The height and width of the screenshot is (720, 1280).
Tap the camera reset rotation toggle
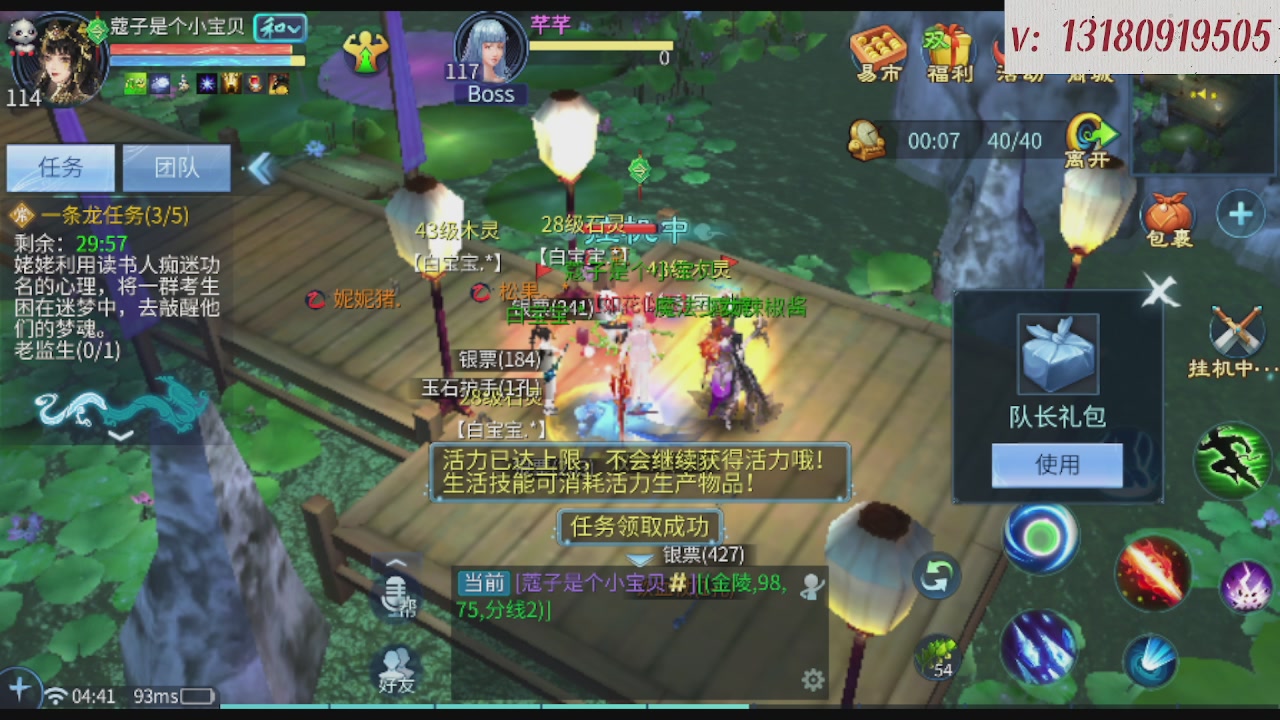938,573
